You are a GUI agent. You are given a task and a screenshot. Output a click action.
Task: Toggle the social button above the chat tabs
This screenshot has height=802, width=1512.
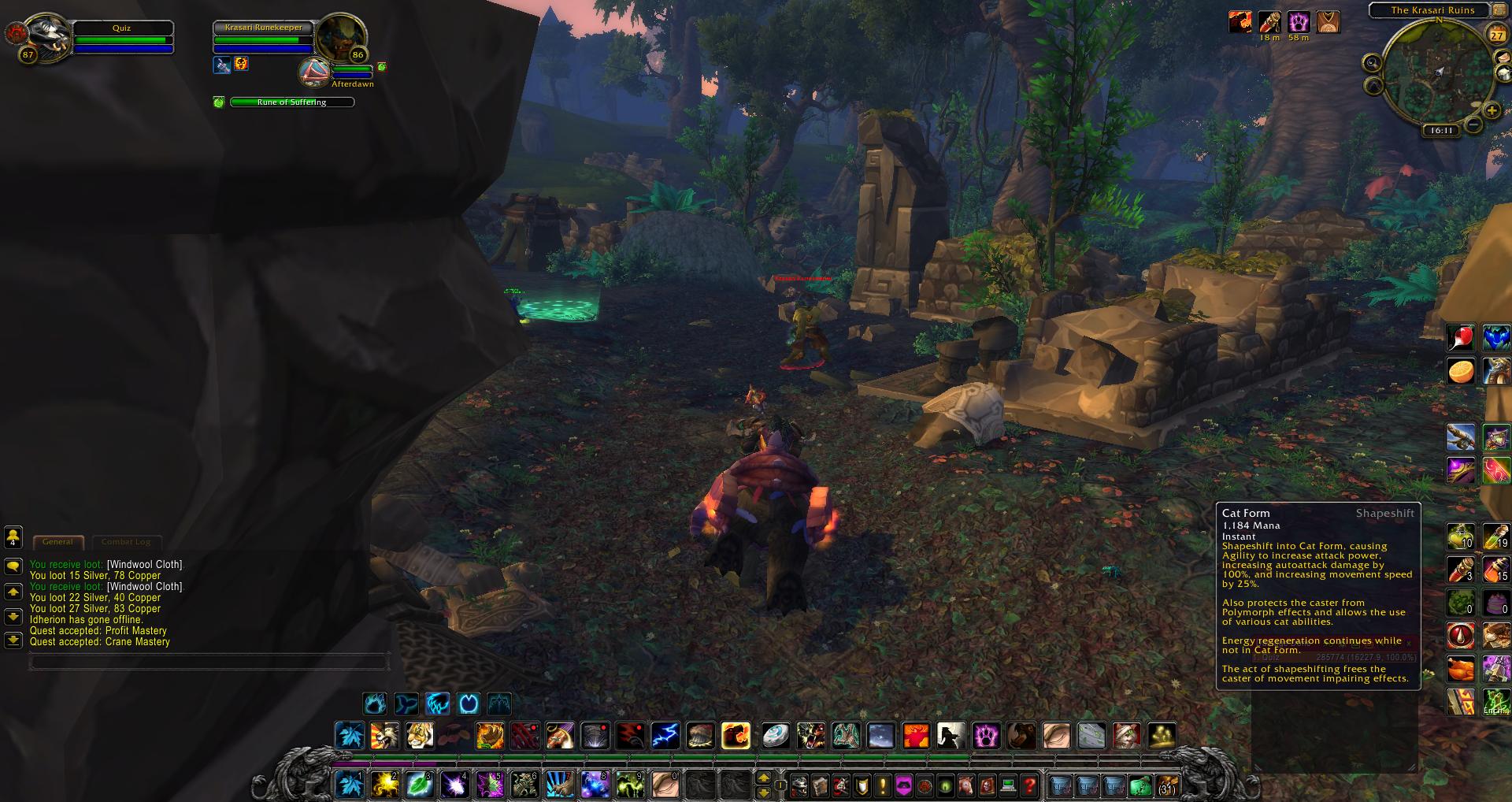pyautogui.click(x=13, y=540)
